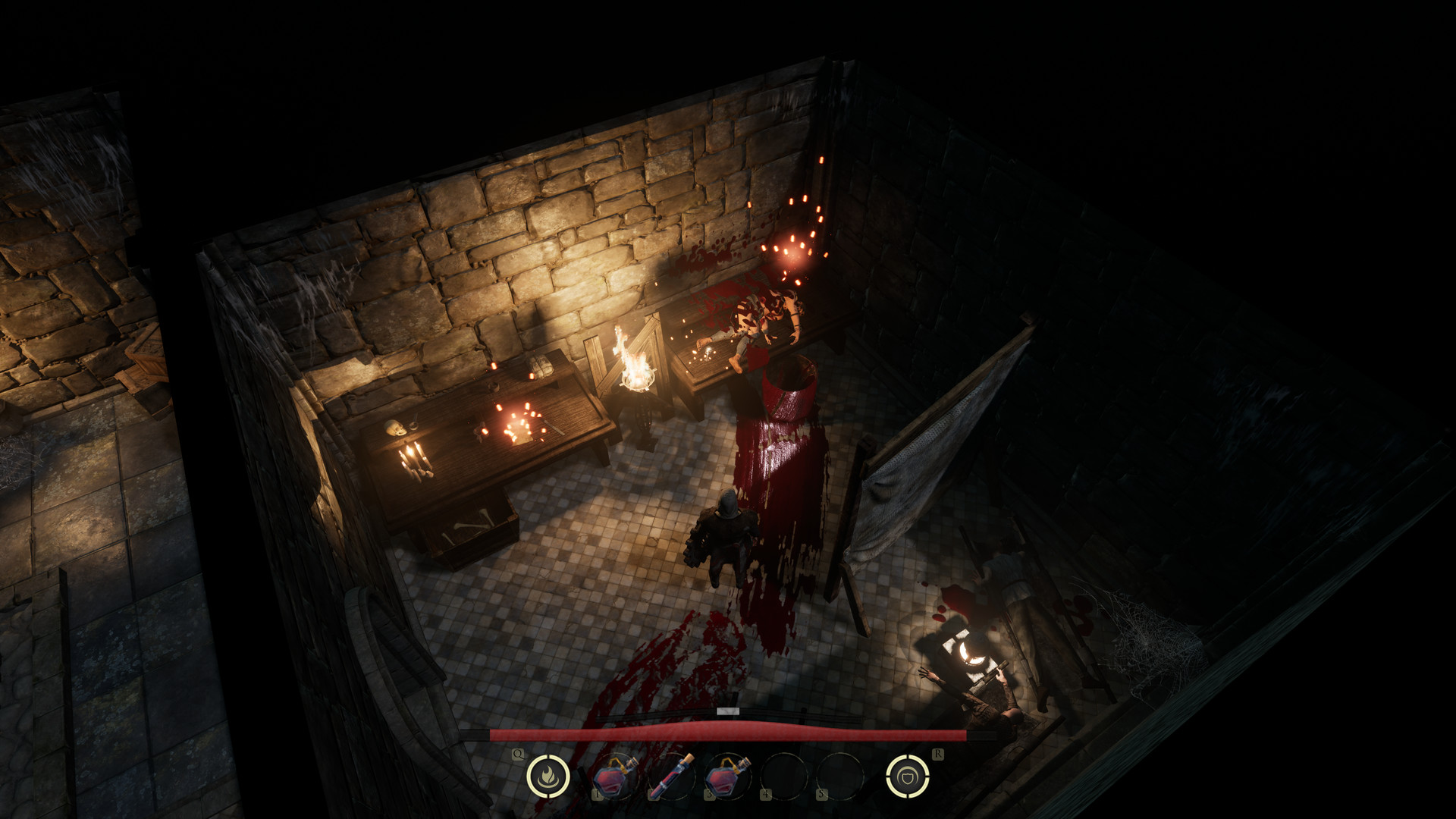Image resolution: width=1456 pixels, height=819 pixels.
Task: Activate the flame ability icon
Action: tap(547, 776)
